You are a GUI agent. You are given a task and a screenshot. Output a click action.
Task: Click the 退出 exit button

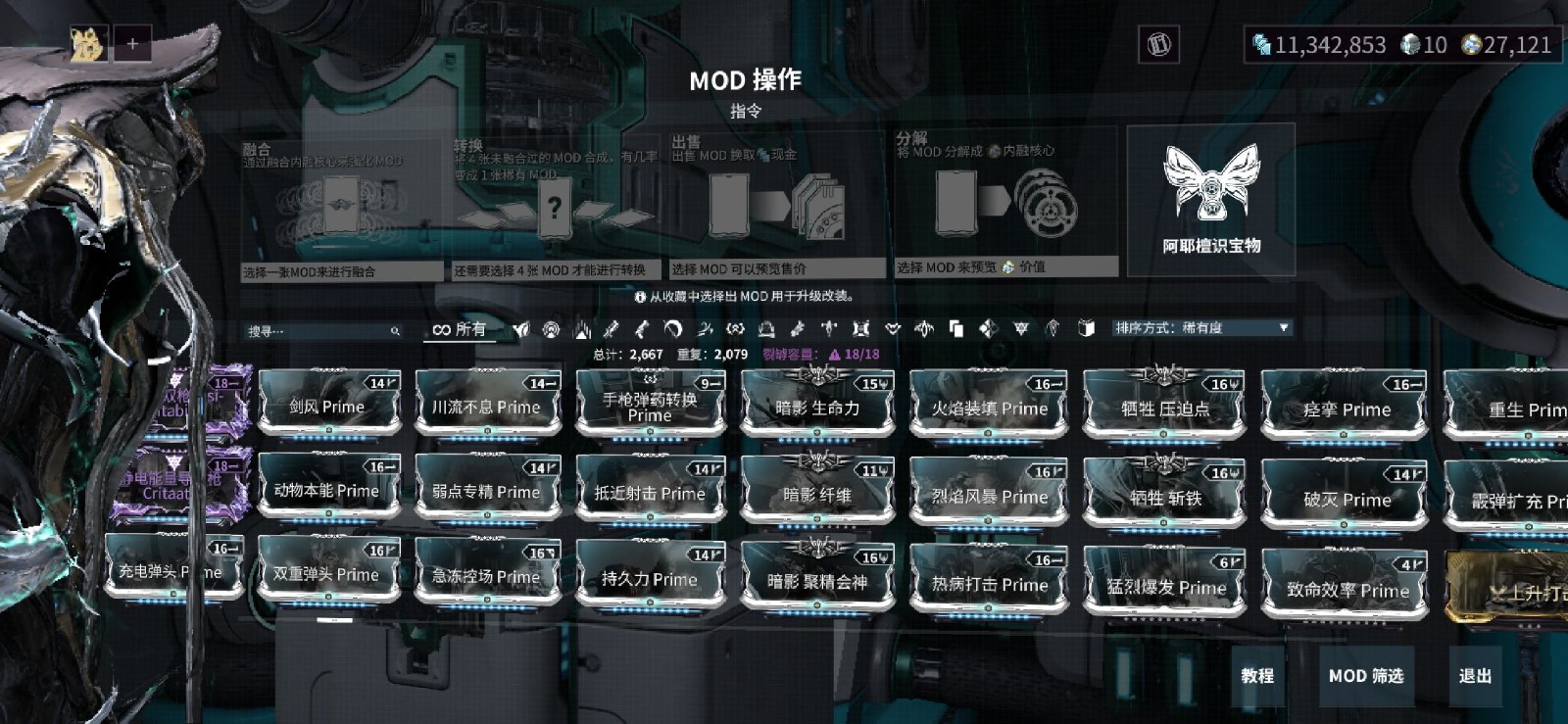point(1475,675)
